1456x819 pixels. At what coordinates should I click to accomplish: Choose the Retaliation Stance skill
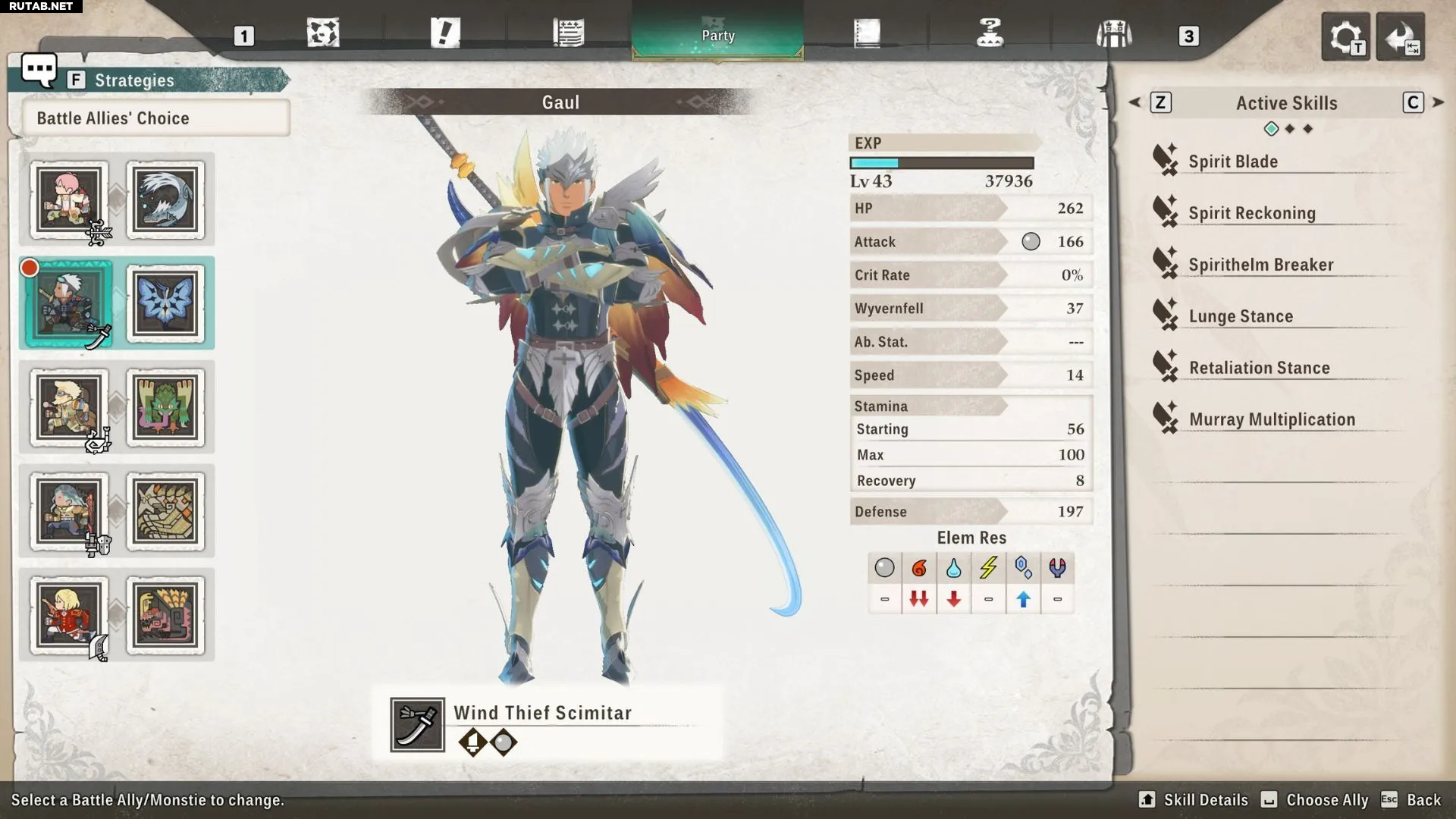[1259, 368]
